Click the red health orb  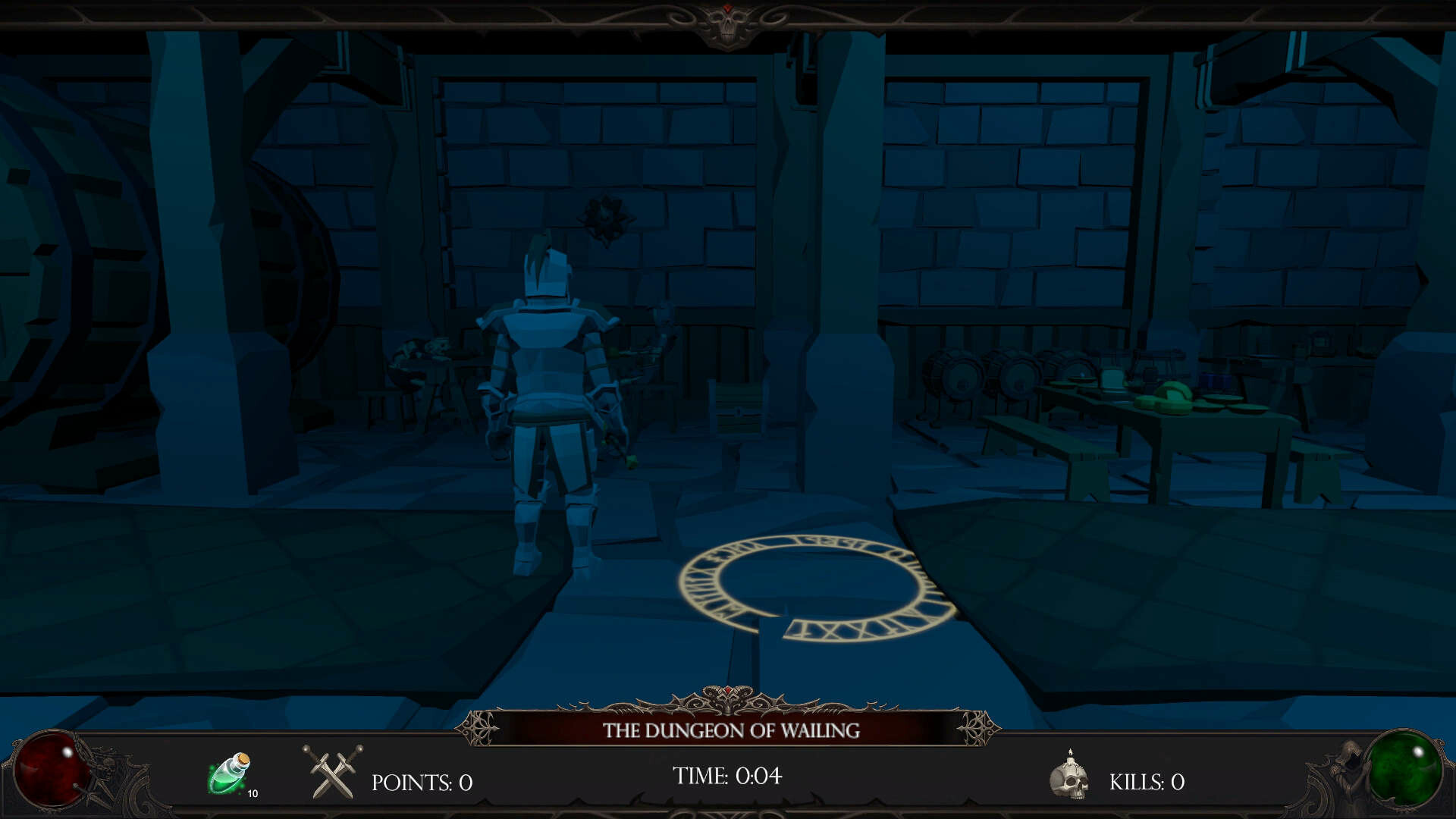50,770
